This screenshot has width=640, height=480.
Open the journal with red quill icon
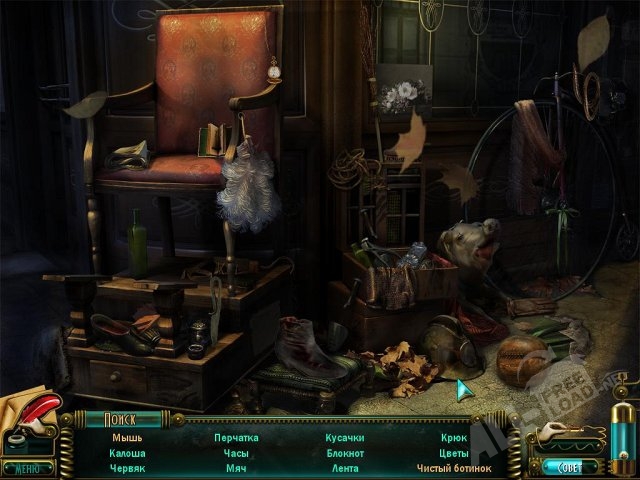point(30,418)
